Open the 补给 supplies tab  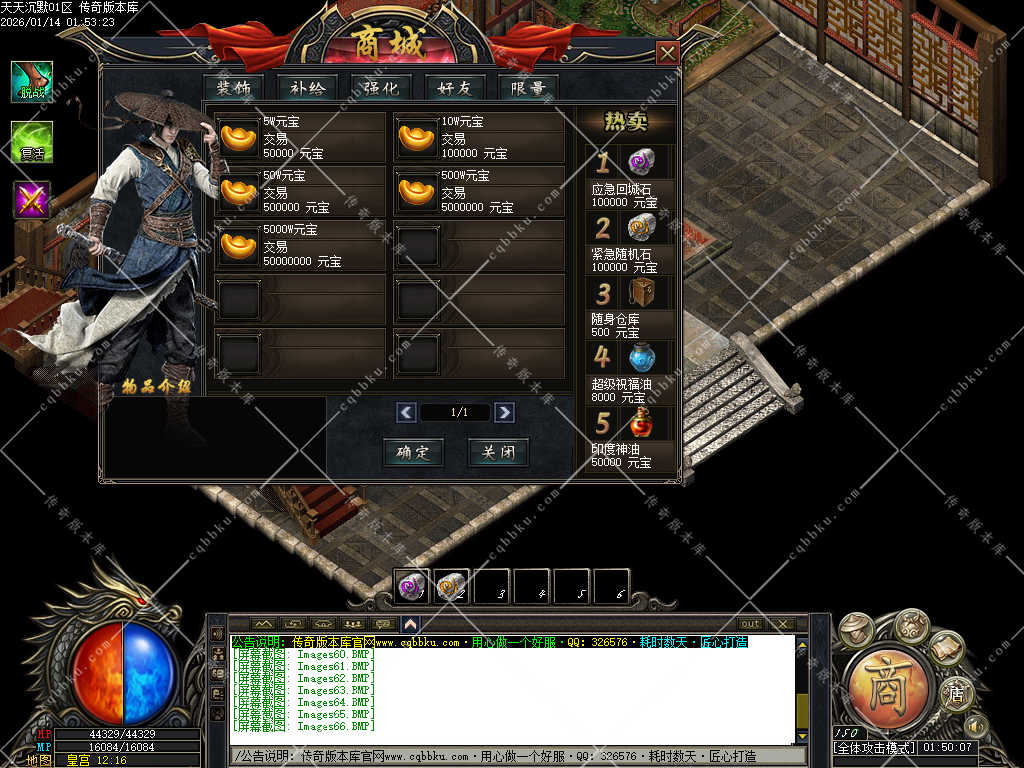click(x=307, y=88)
